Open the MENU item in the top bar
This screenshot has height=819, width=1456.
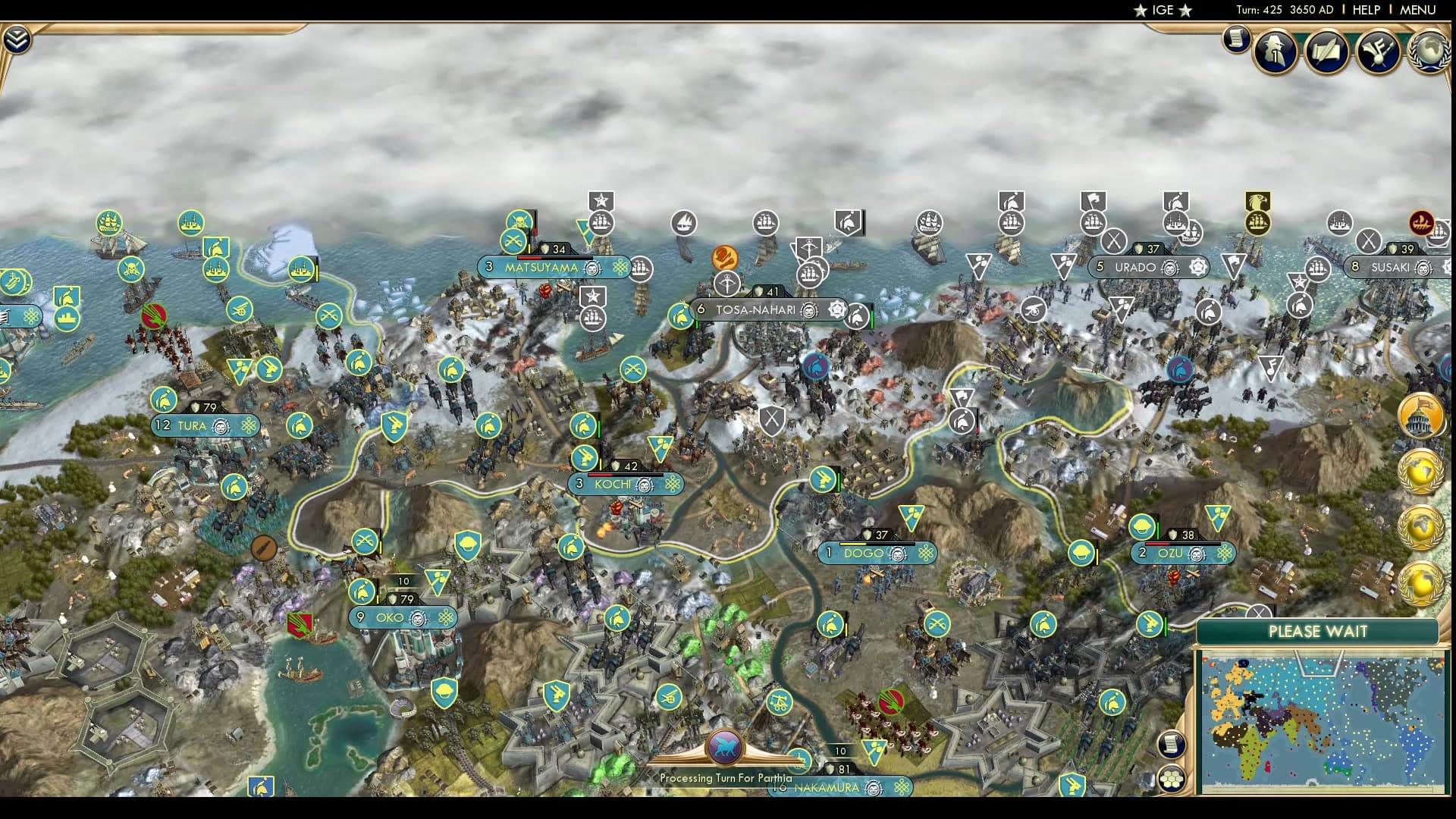tap(1418, 10)
